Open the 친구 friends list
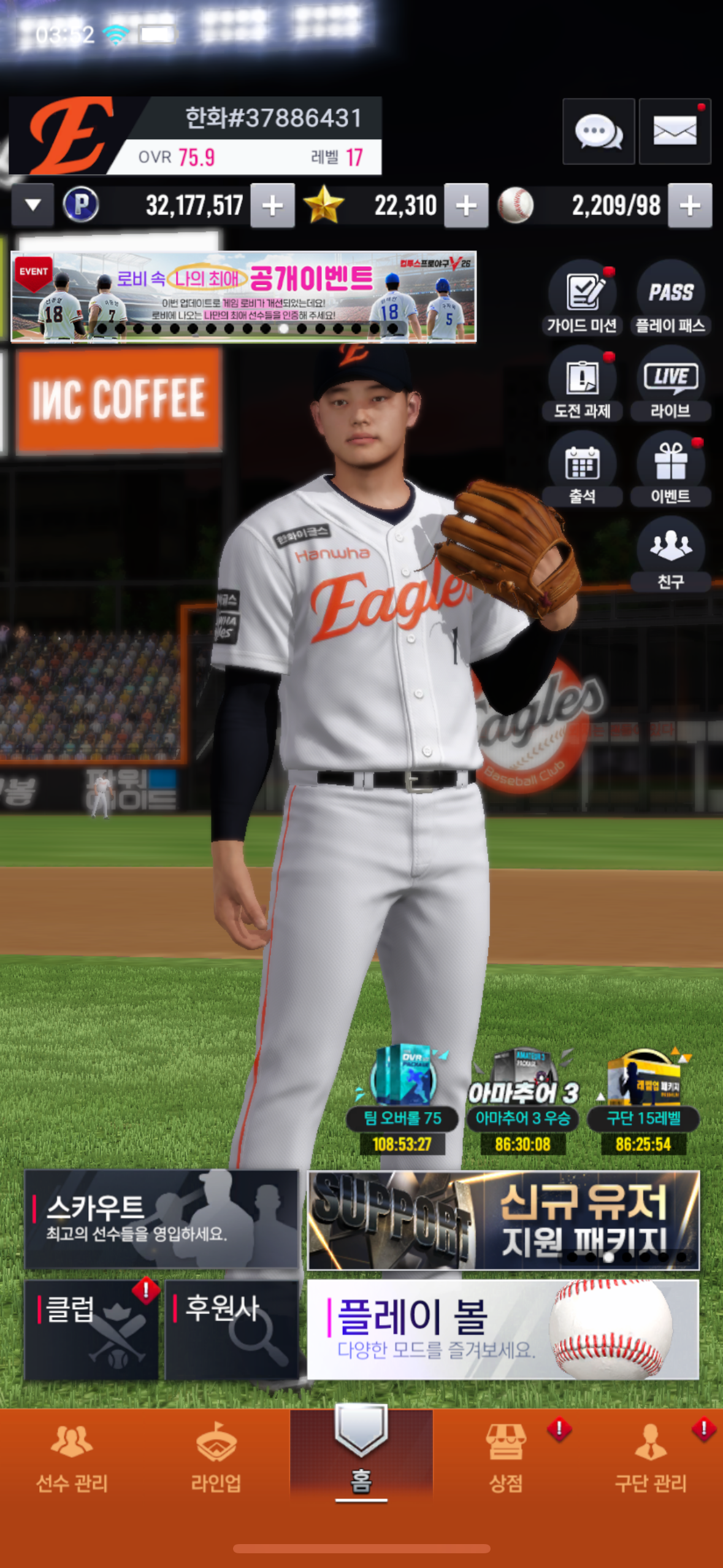Image resolution: width=723 pixels, height=1568 pixels. click(x=670, y=554)
